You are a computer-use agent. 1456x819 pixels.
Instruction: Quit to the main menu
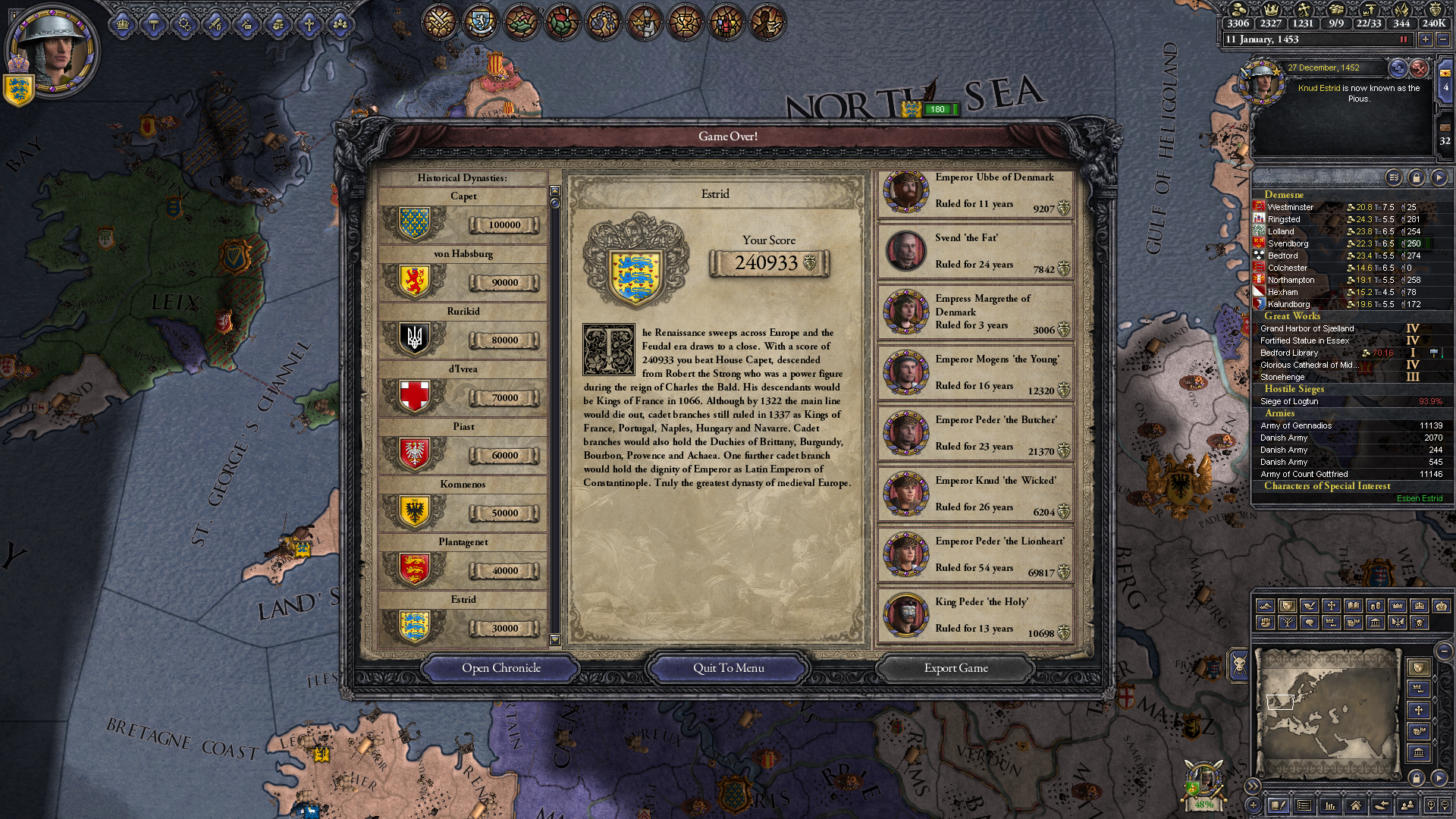pyautogui.click(x=728, y=668)
